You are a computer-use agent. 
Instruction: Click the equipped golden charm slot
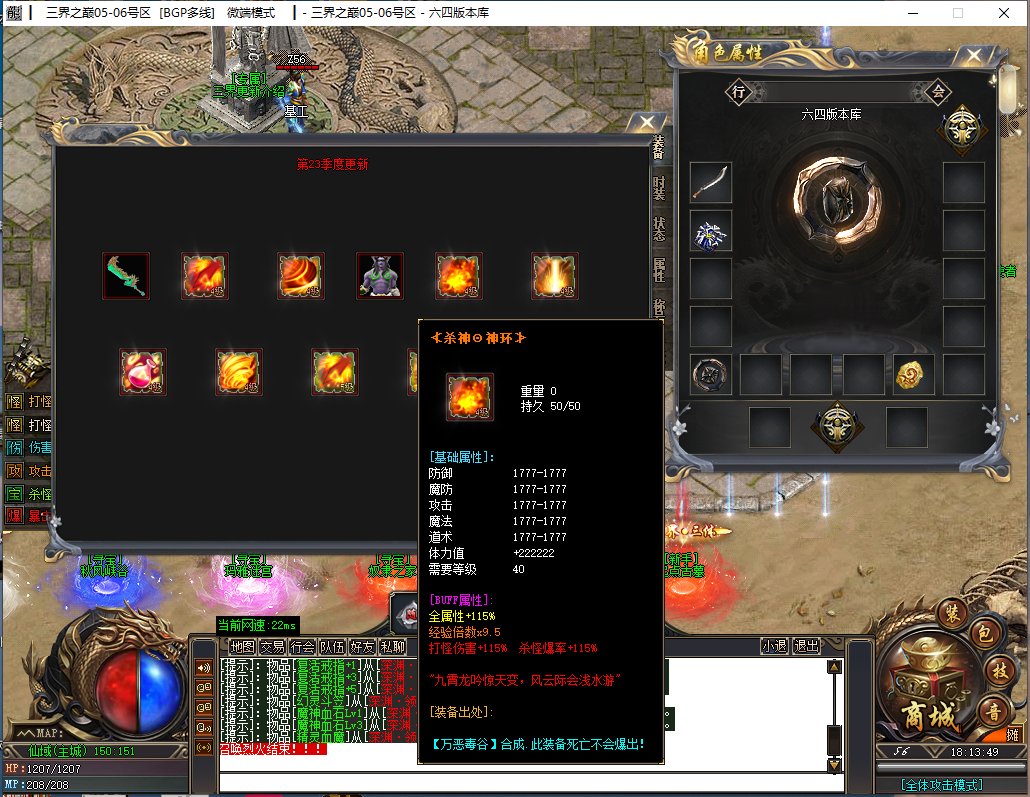point(914,374)
